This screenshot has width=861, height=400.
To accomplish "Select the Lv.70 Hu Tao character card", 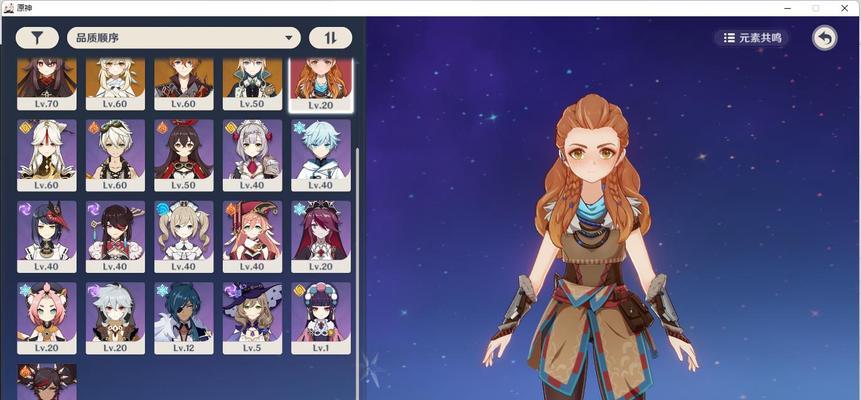I will pyautogui.click(x=46, y=84).
